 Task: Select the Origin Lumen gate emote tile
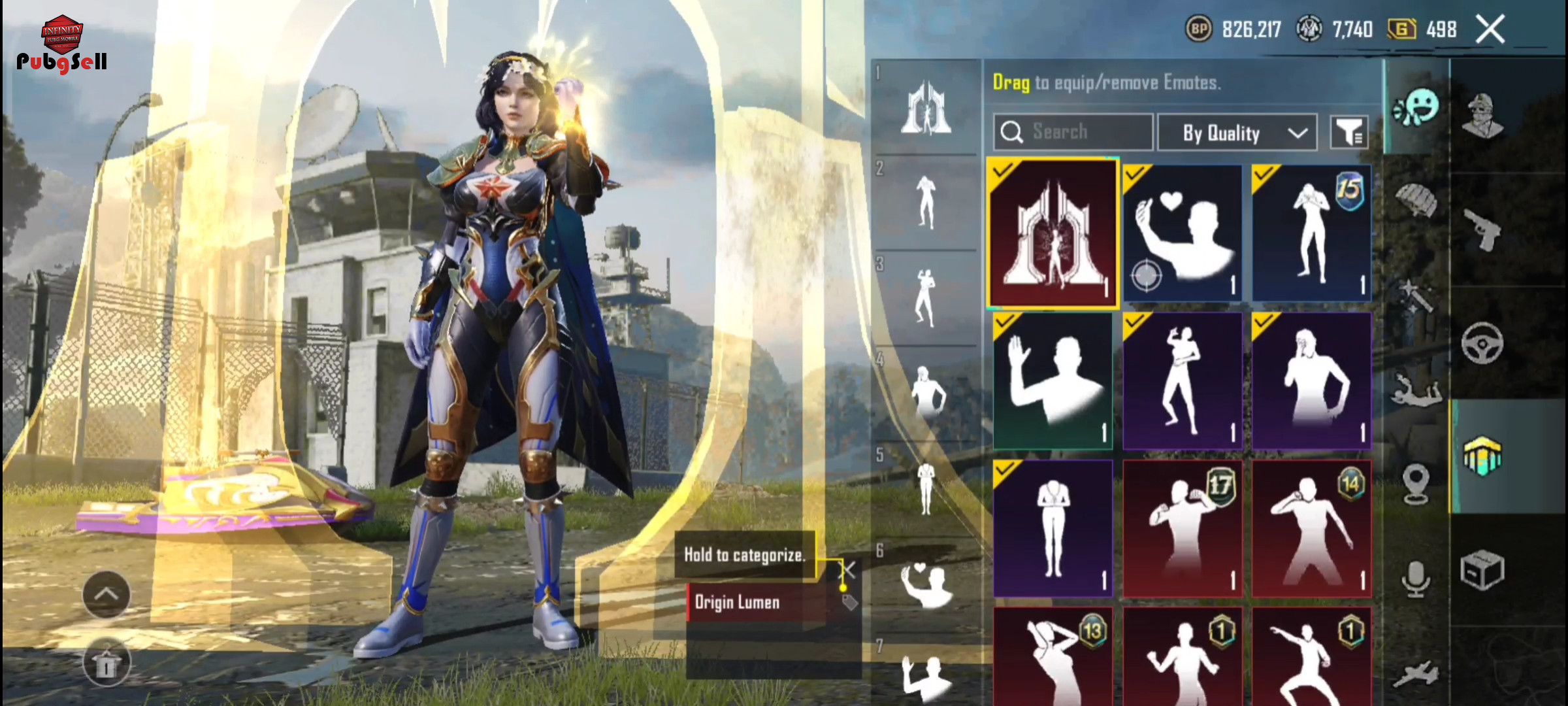(1053, 233)
